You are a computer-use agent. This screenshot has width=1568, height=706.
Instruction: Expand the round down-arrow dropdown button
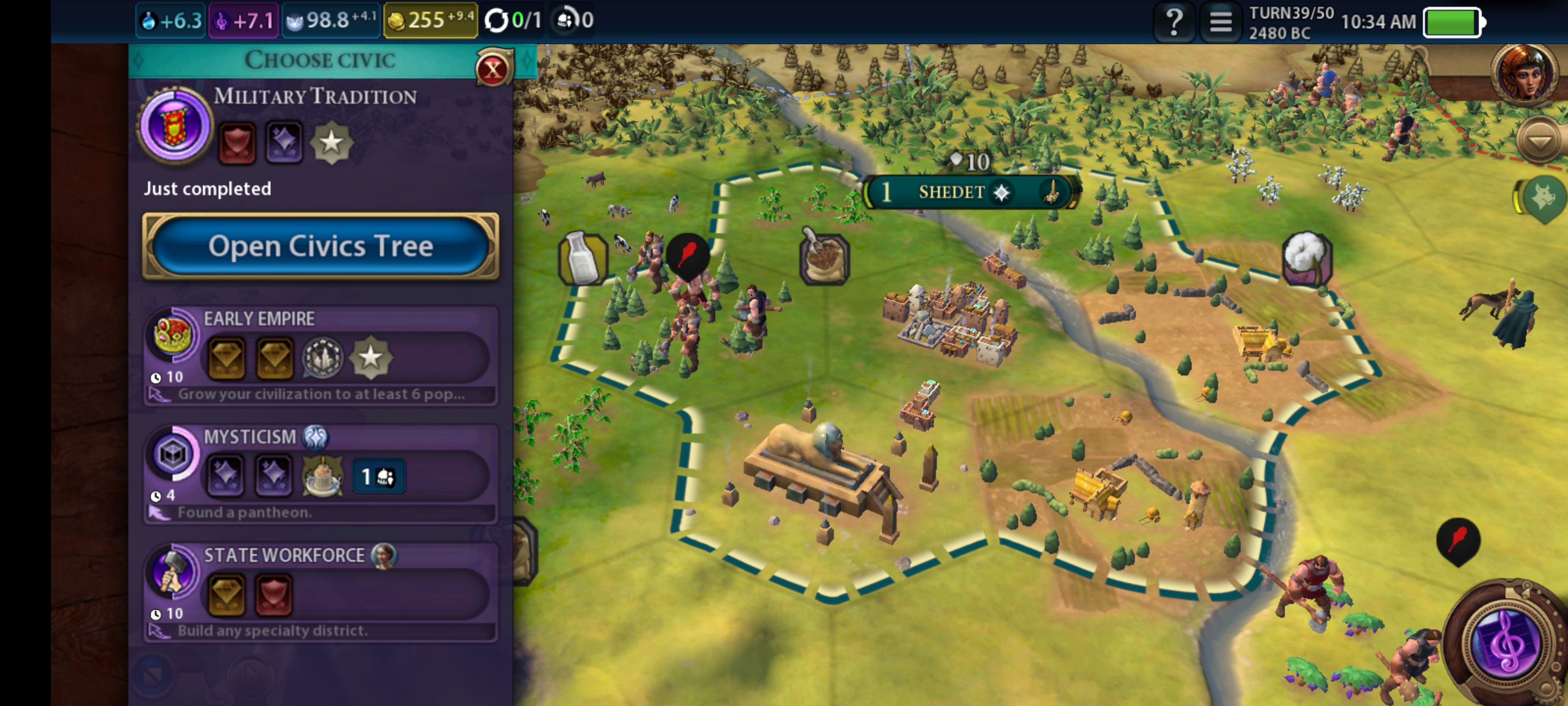[x=1540, y=141]
